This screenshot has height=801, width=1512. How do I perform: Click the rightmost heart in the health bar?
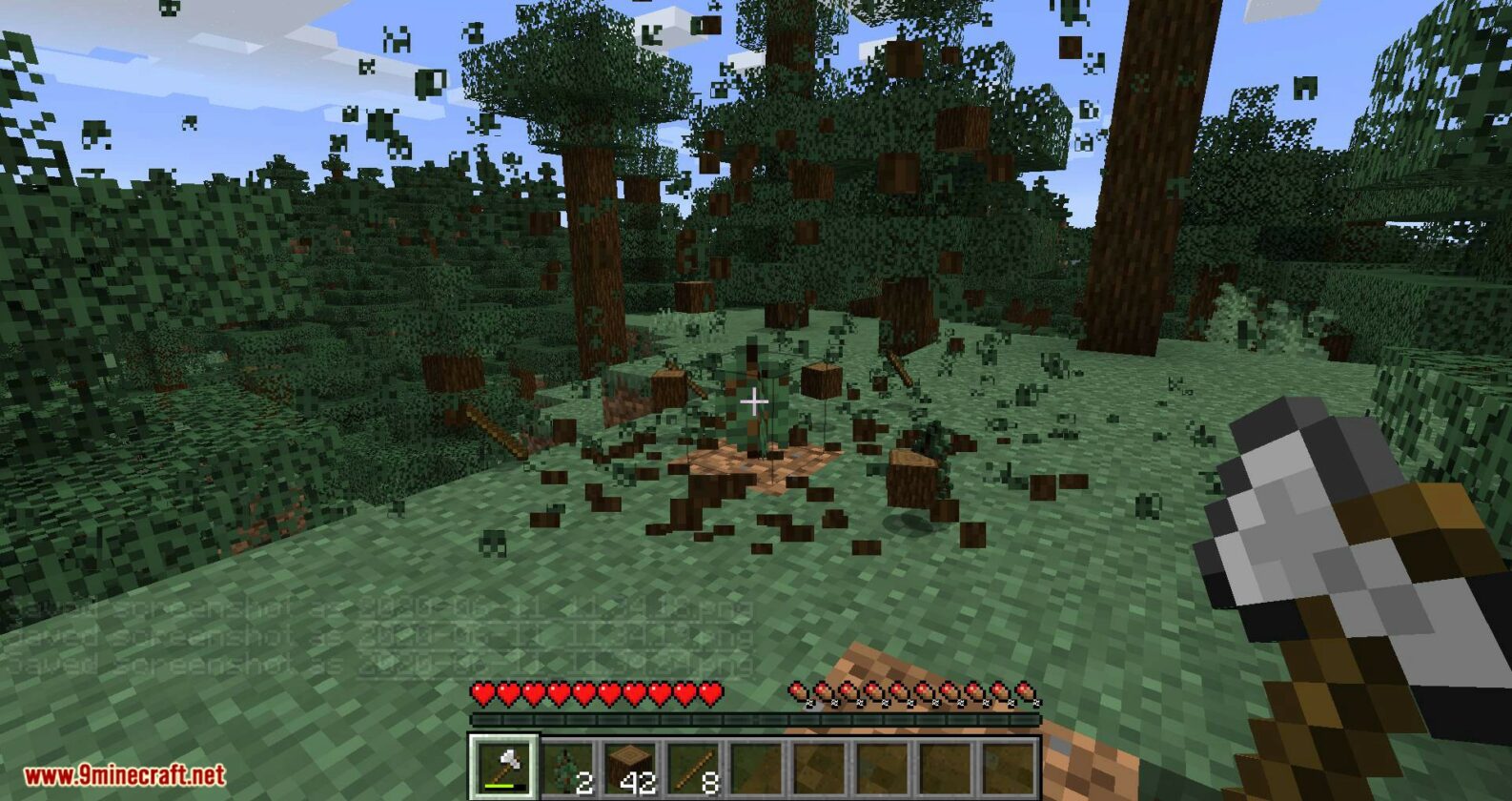[x=710, y=693]
